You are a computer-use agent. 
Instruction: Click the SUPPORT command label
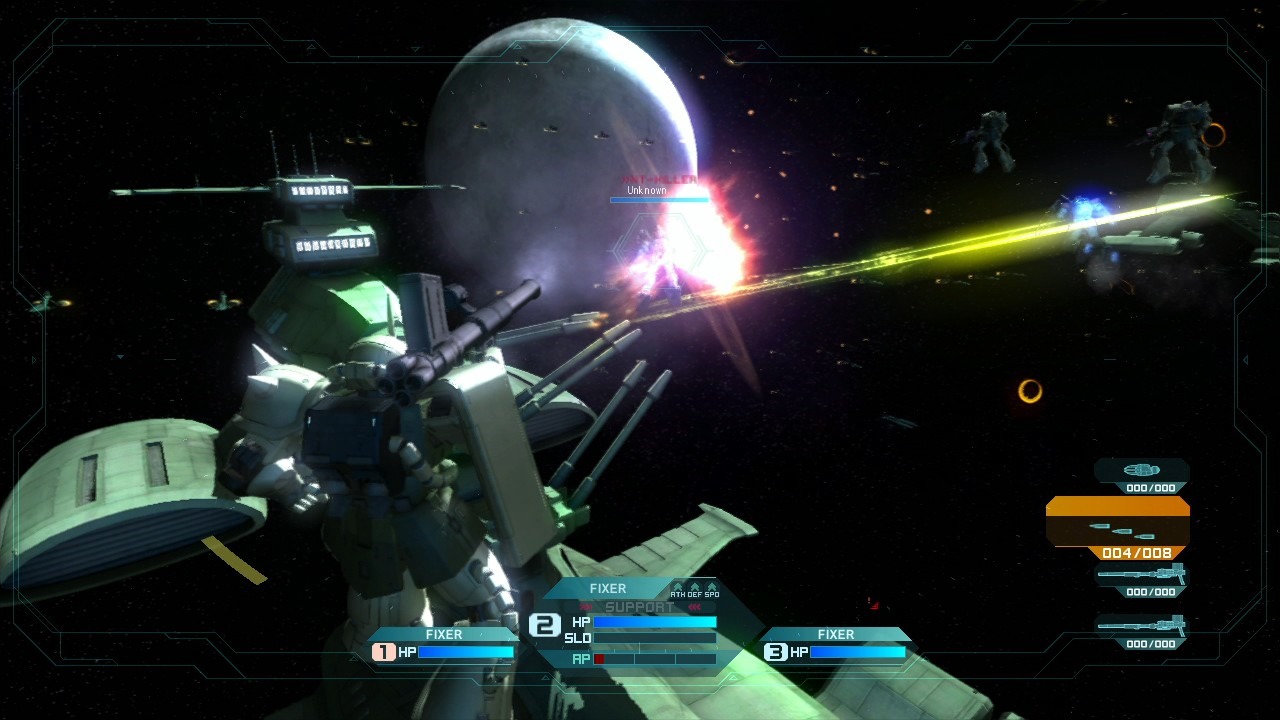(x=640, y=607)
